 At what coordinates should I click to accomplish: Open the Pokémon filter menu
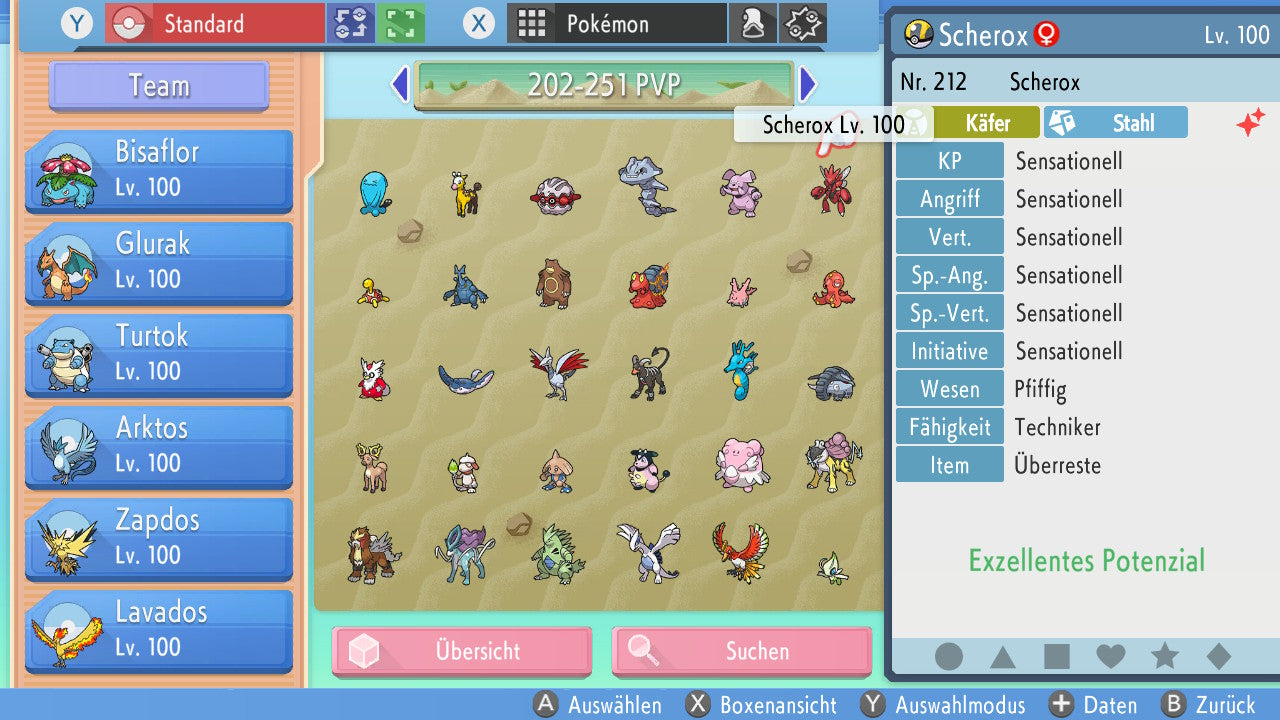pos(616,22)
